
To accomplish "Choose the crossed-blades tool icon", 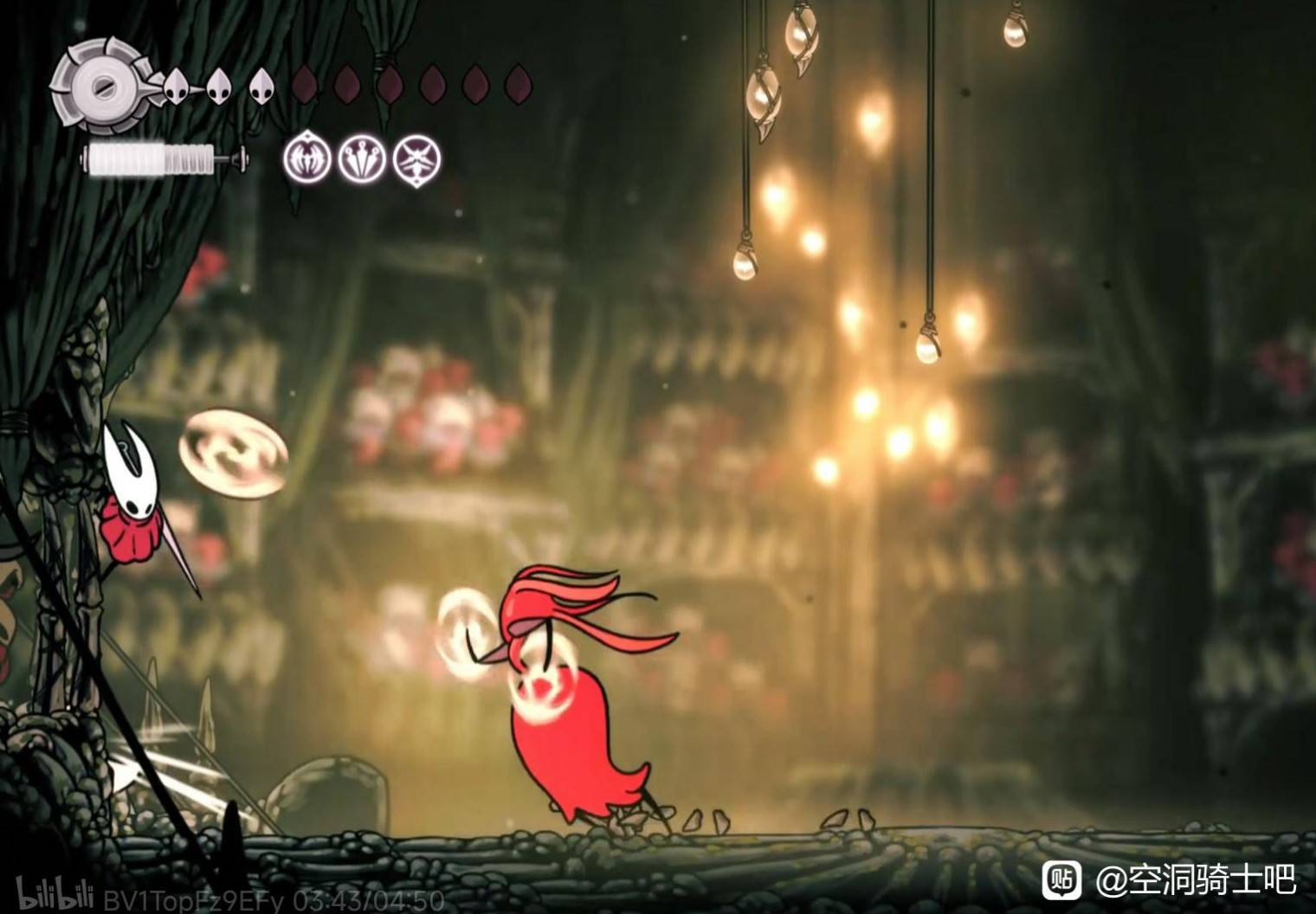I will 417,159.
